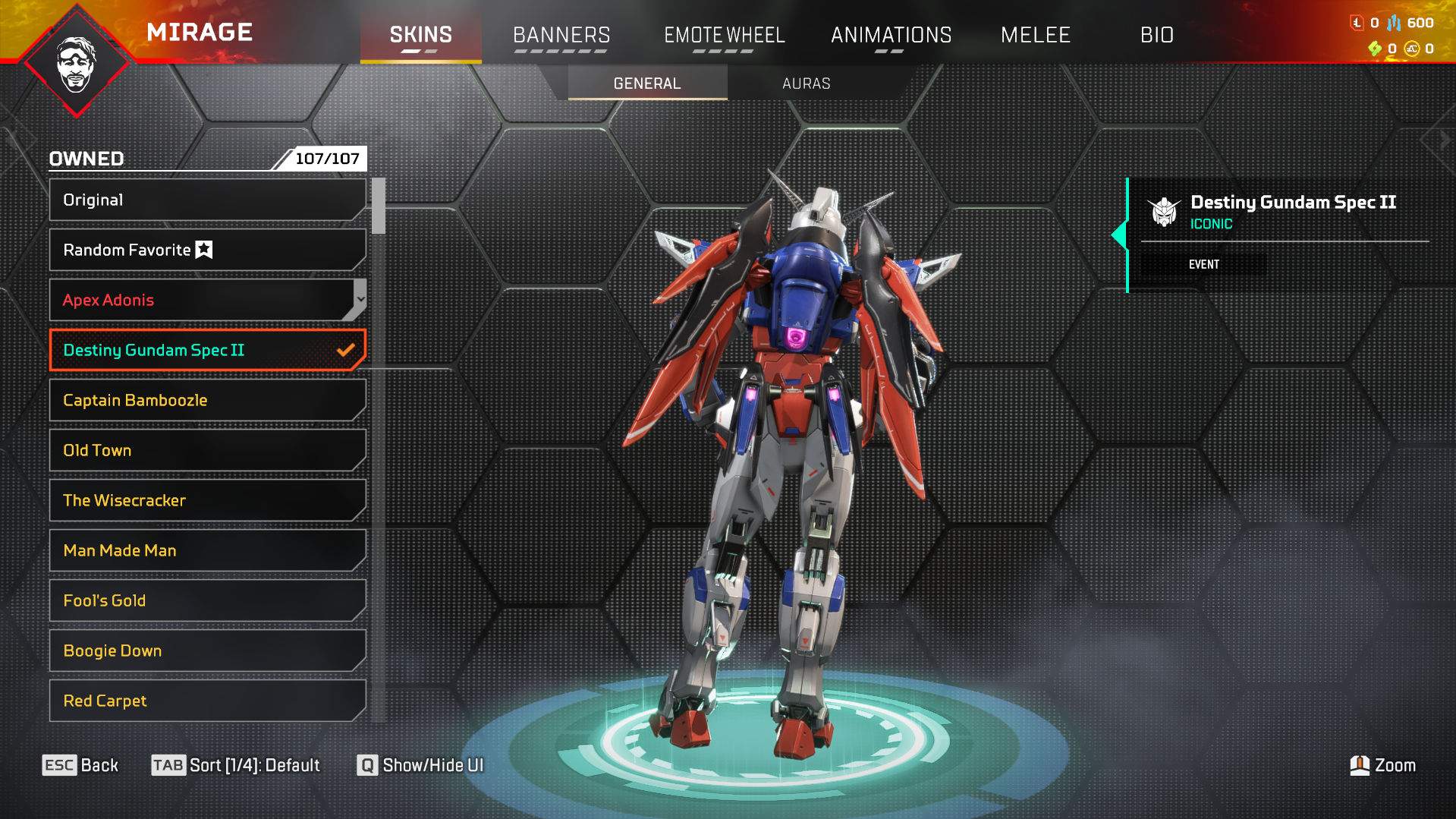1456x819 pixels.
Task: Choose the Red Carpet skin
Action: click(x=206, y=701)
